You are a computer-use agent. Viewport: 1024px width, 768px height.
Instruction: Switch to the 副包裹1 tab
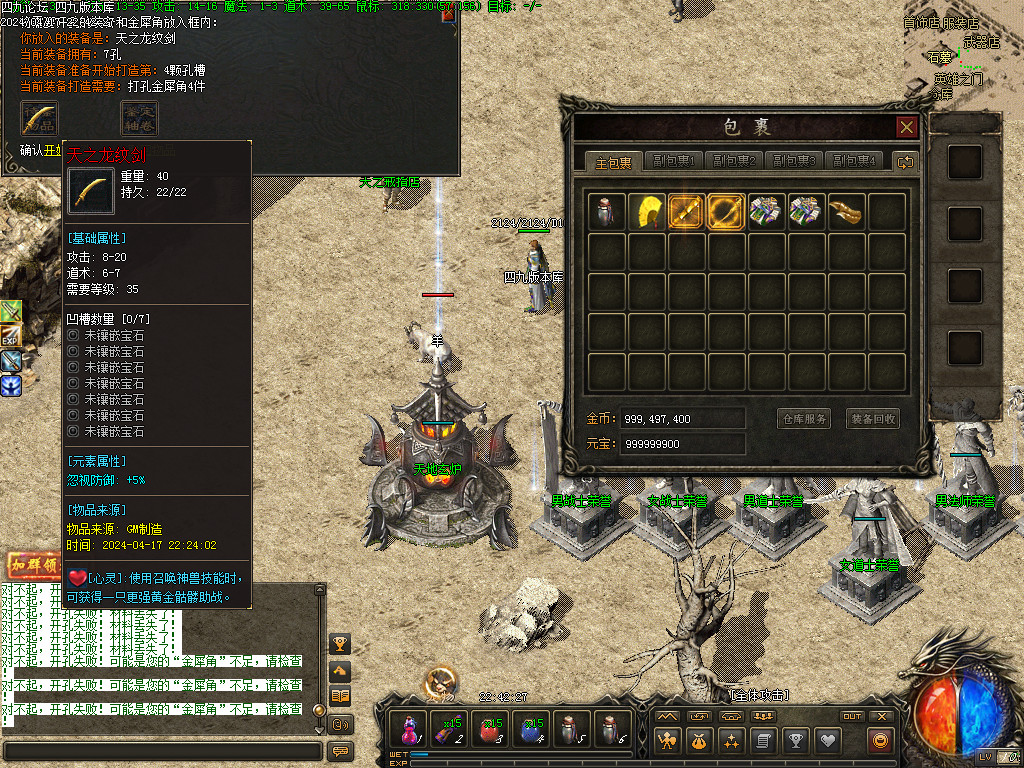point(674,162)
